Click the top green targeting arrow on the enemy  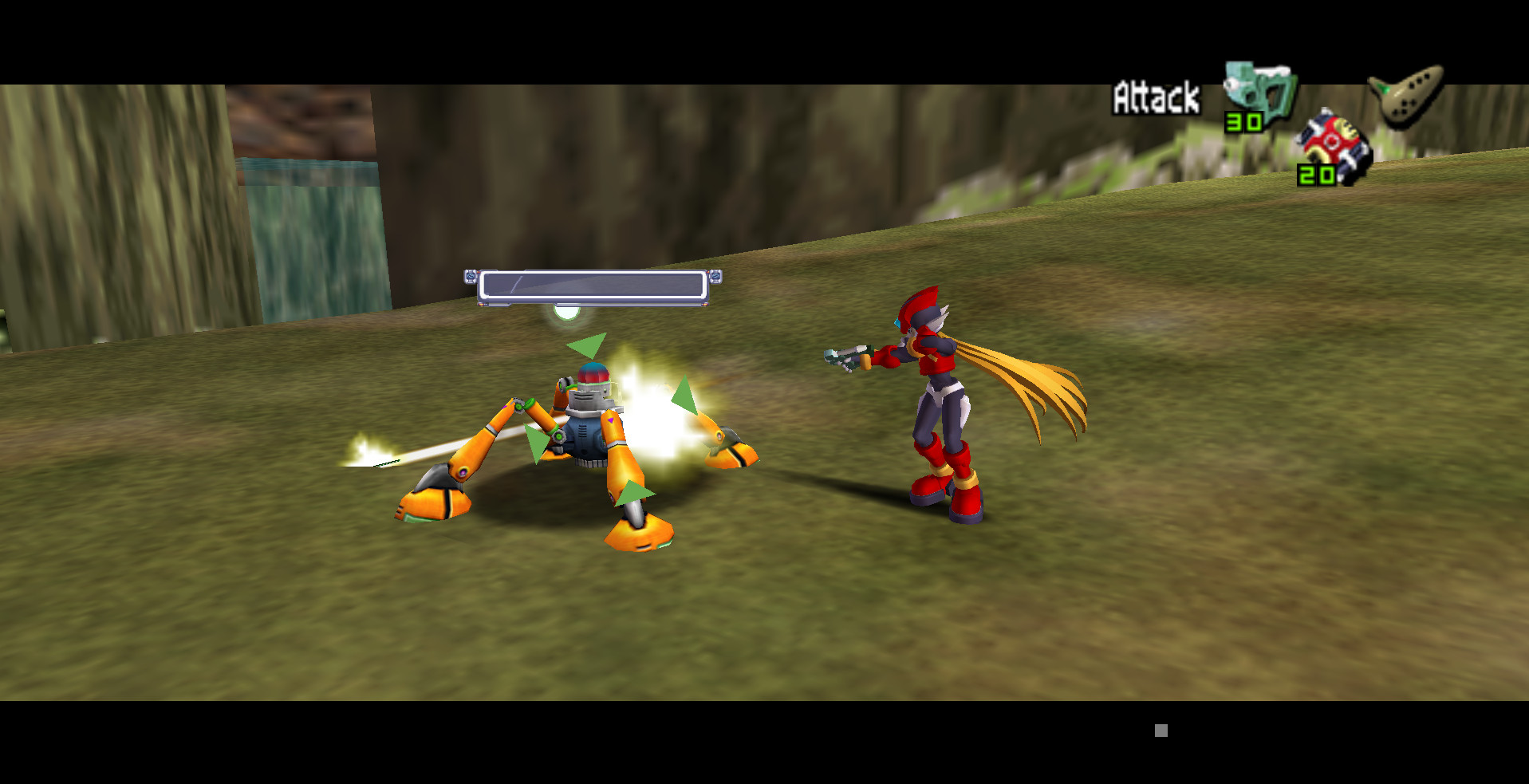pyautogui.click(x=587, y=345)
